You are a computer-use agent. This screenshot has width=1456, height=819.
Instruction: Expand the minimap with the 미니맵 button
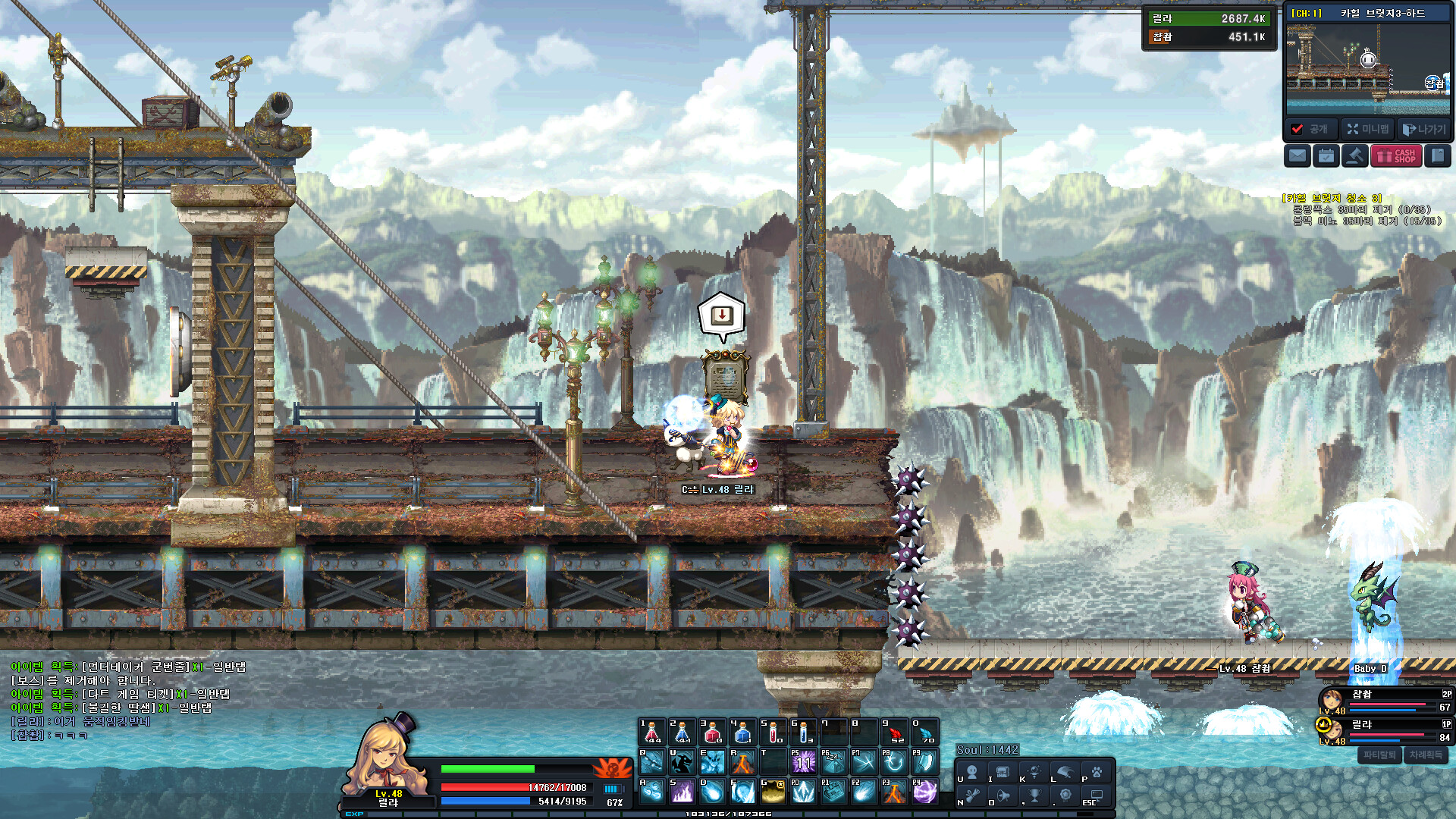[1367, 130]
